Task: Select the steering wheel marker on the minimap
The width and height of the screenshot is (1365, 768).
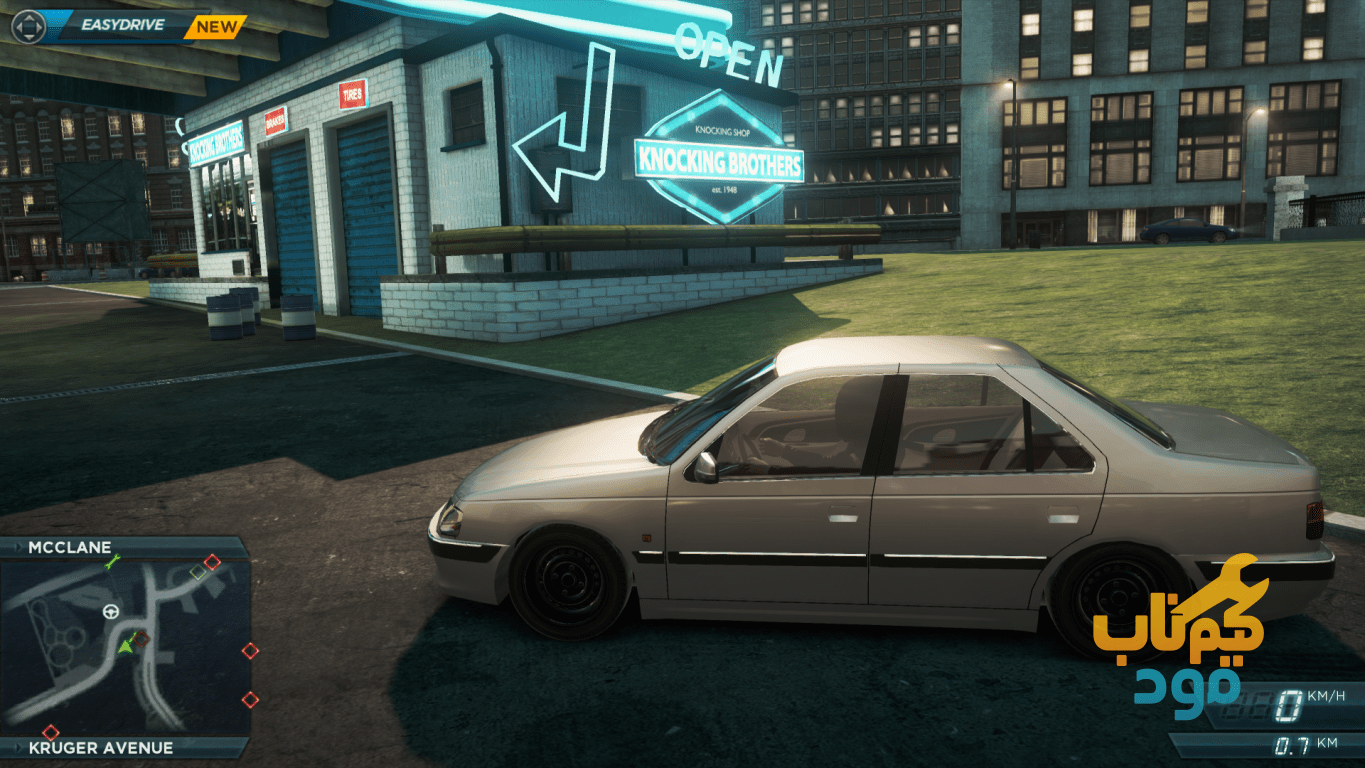Action: tap(110, 611)
